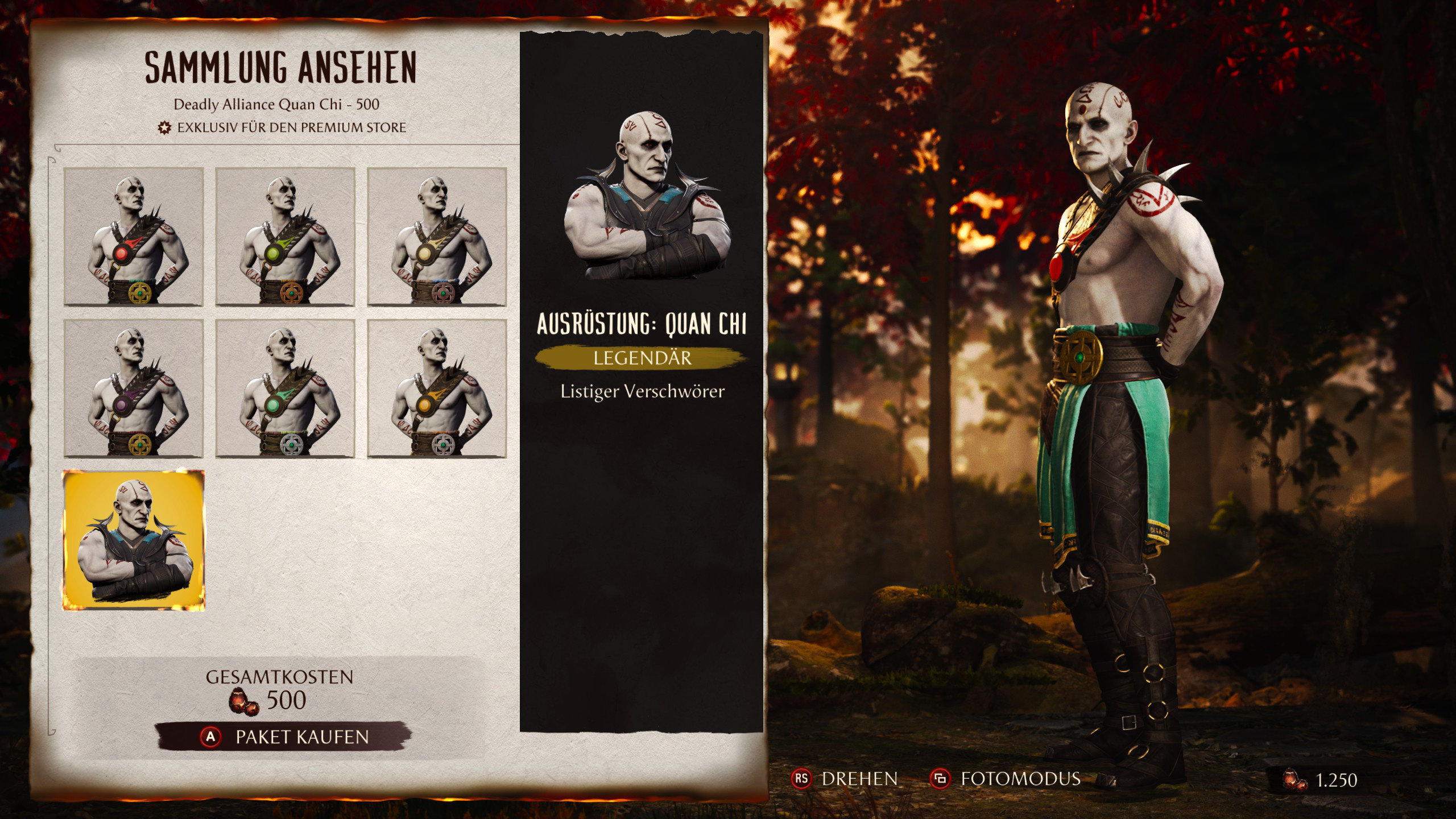1456x819 pixels.
Task: Buy the package with Paket Kaufen
Action: tap(283, 737)
